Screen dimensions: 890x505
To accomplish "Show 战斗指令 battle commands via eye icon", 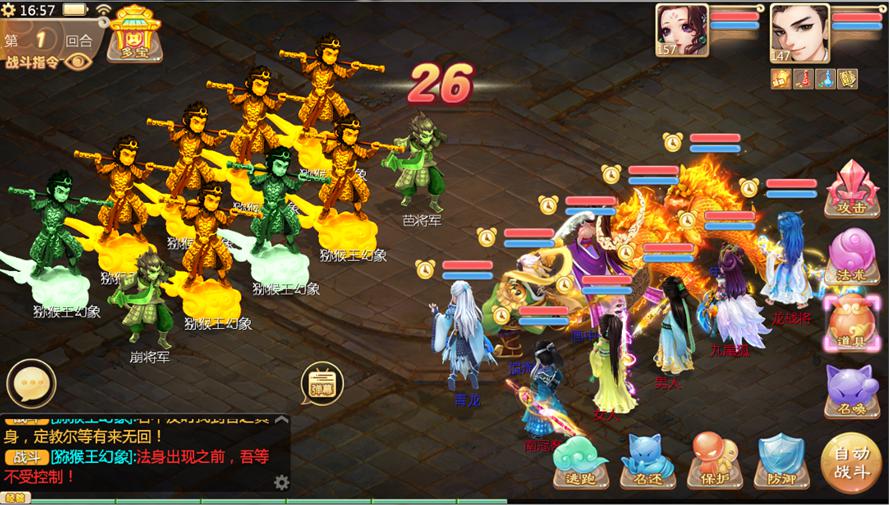I will [x=76, y=60].
